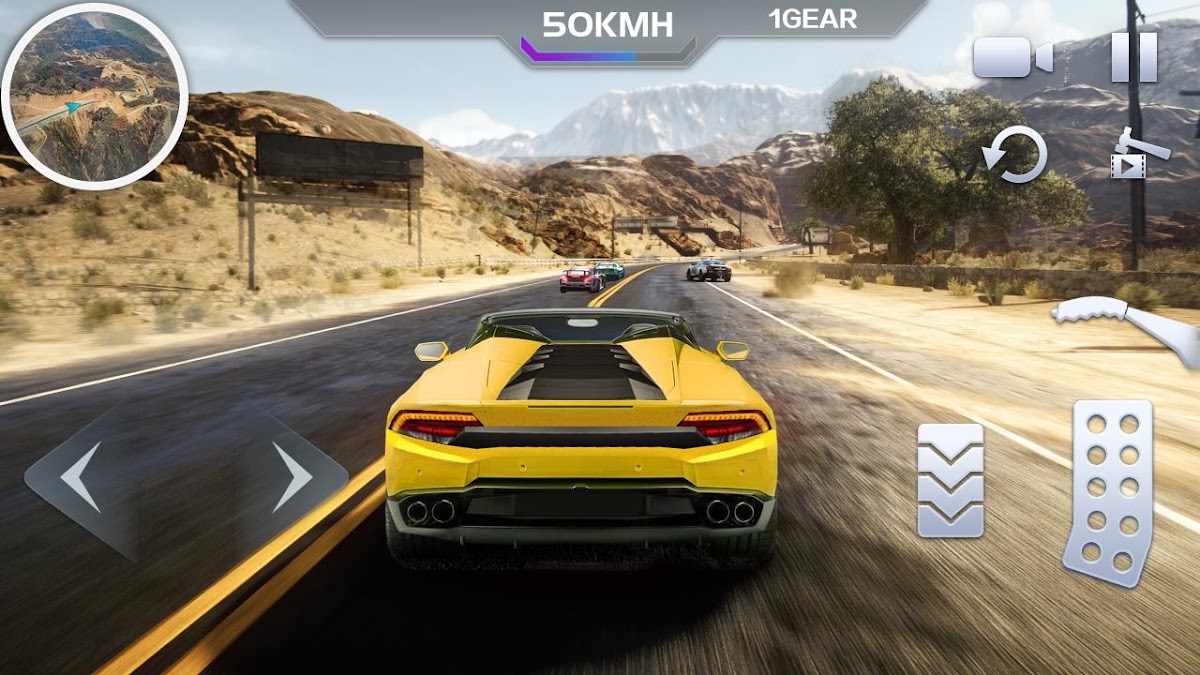
Task: Reset the car with the circular arrow
Action: pos(1015,156)
